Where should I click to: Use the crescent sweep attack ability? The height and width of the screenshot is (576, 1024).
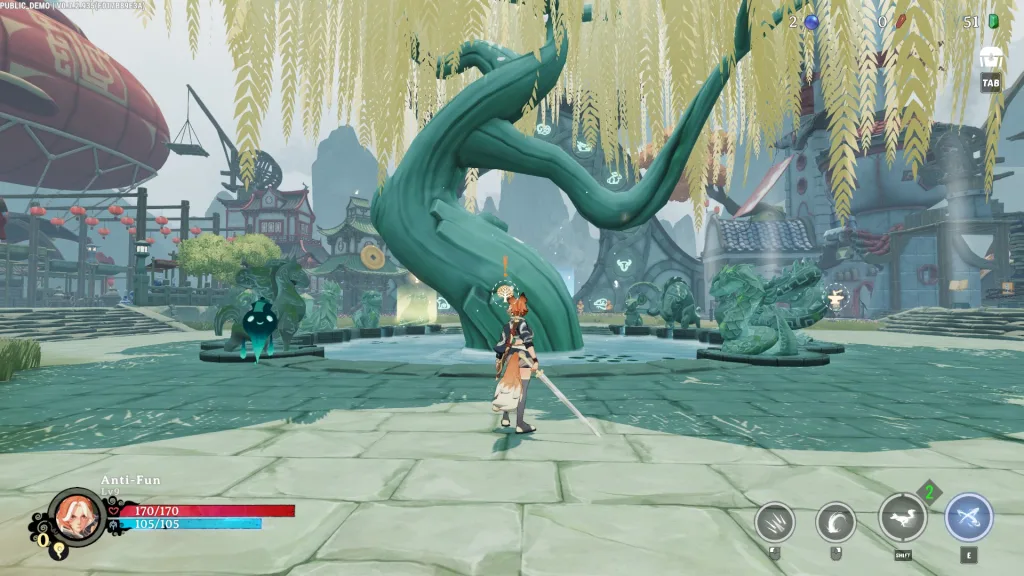pos(835,521)
